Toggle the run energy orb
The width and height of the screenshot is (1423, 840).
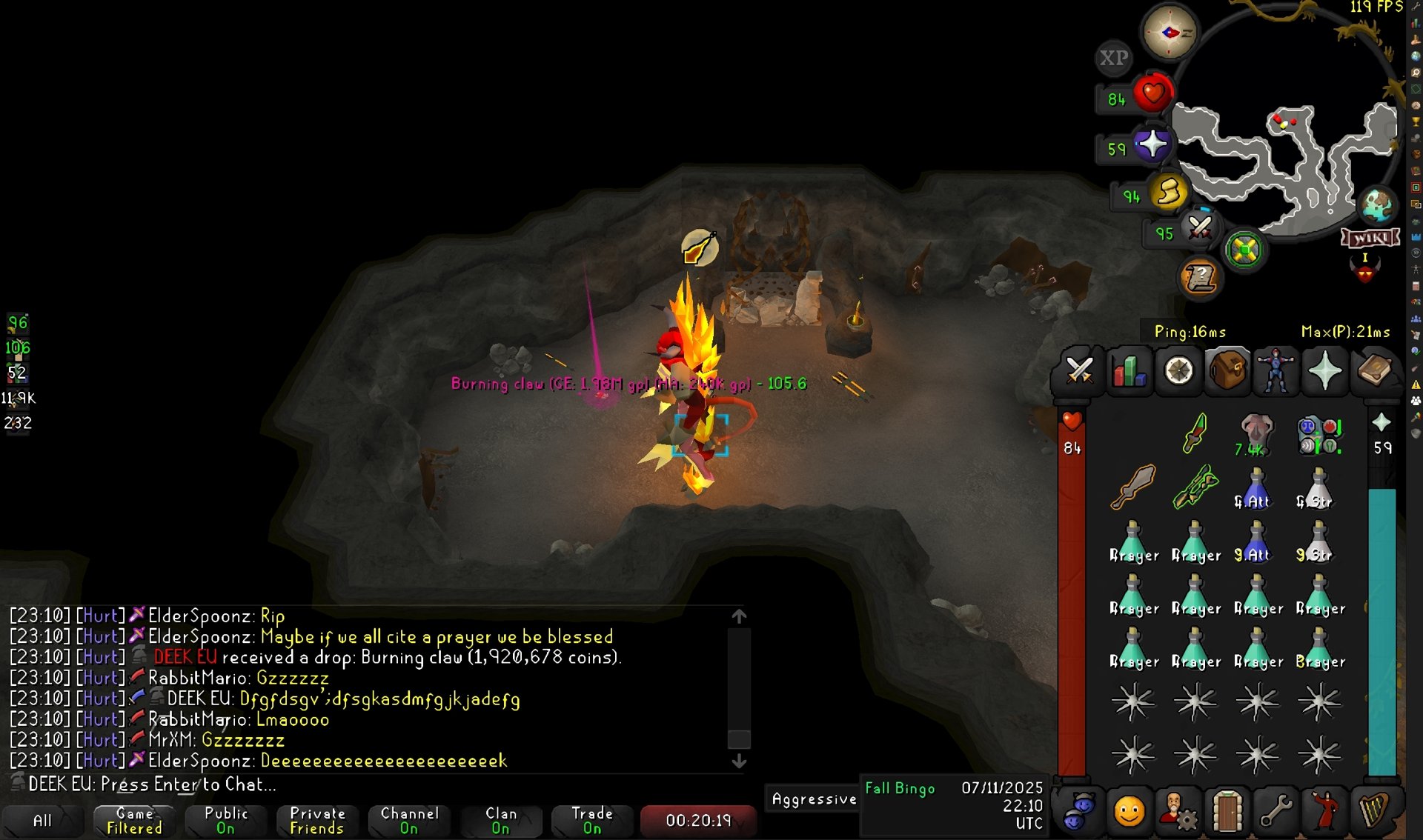click(x=1169, y=192)
